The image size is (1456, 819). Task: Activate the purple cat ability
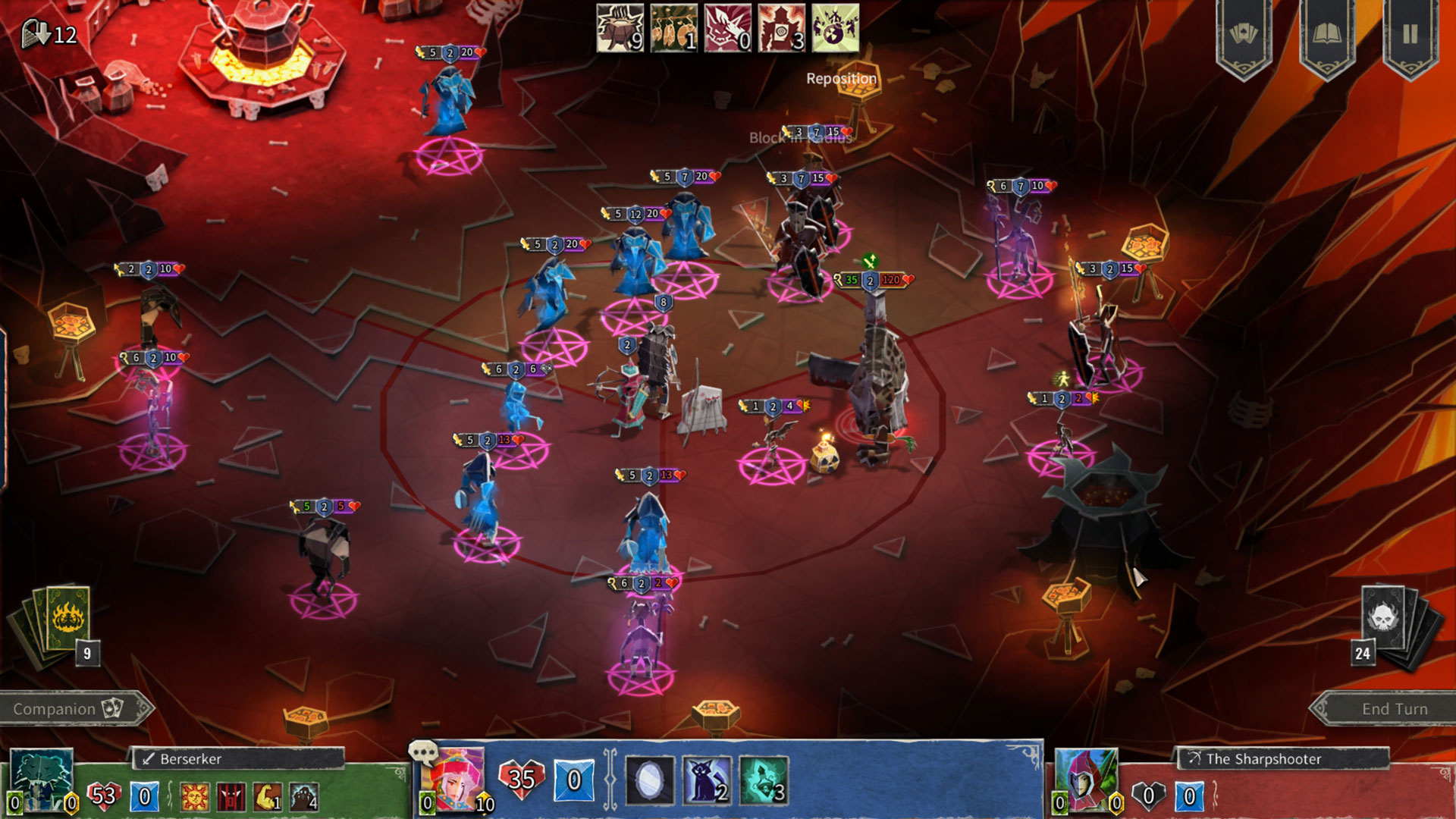(708, 780)
